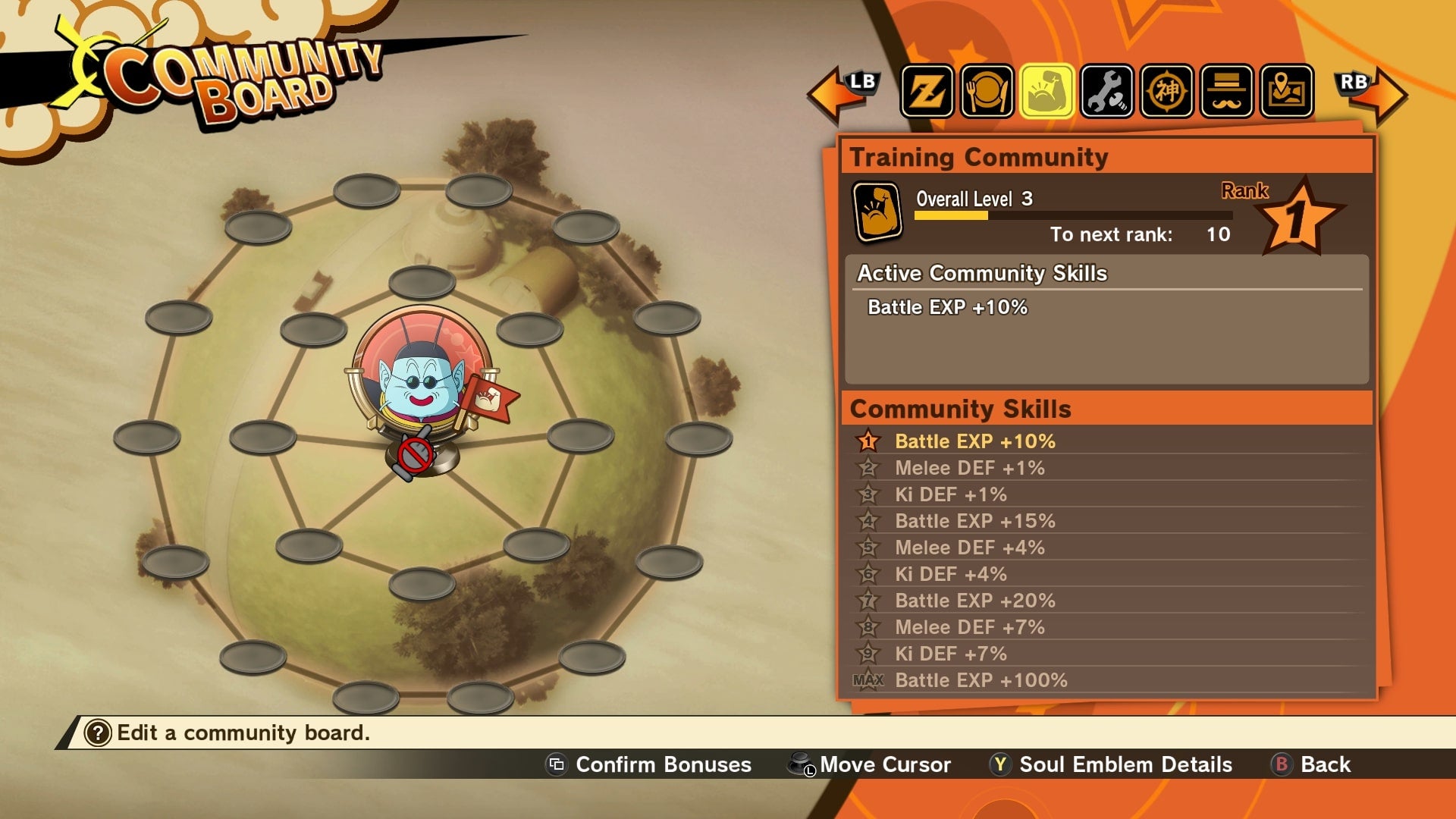
Task: Select the Adventure community map icon
Action: point(1286,91)
